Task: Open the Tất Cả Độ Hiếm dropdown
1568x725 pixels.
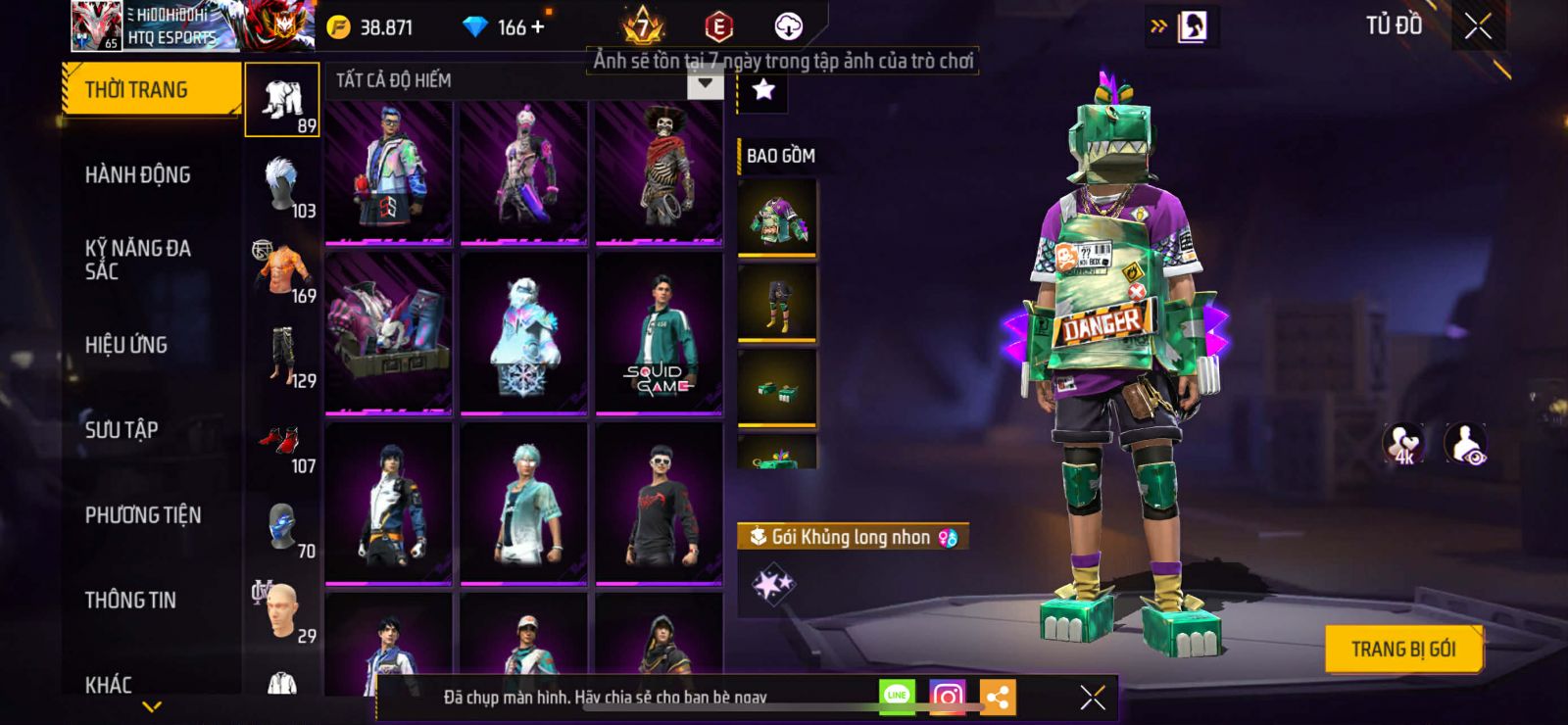Action: (705, 83)
